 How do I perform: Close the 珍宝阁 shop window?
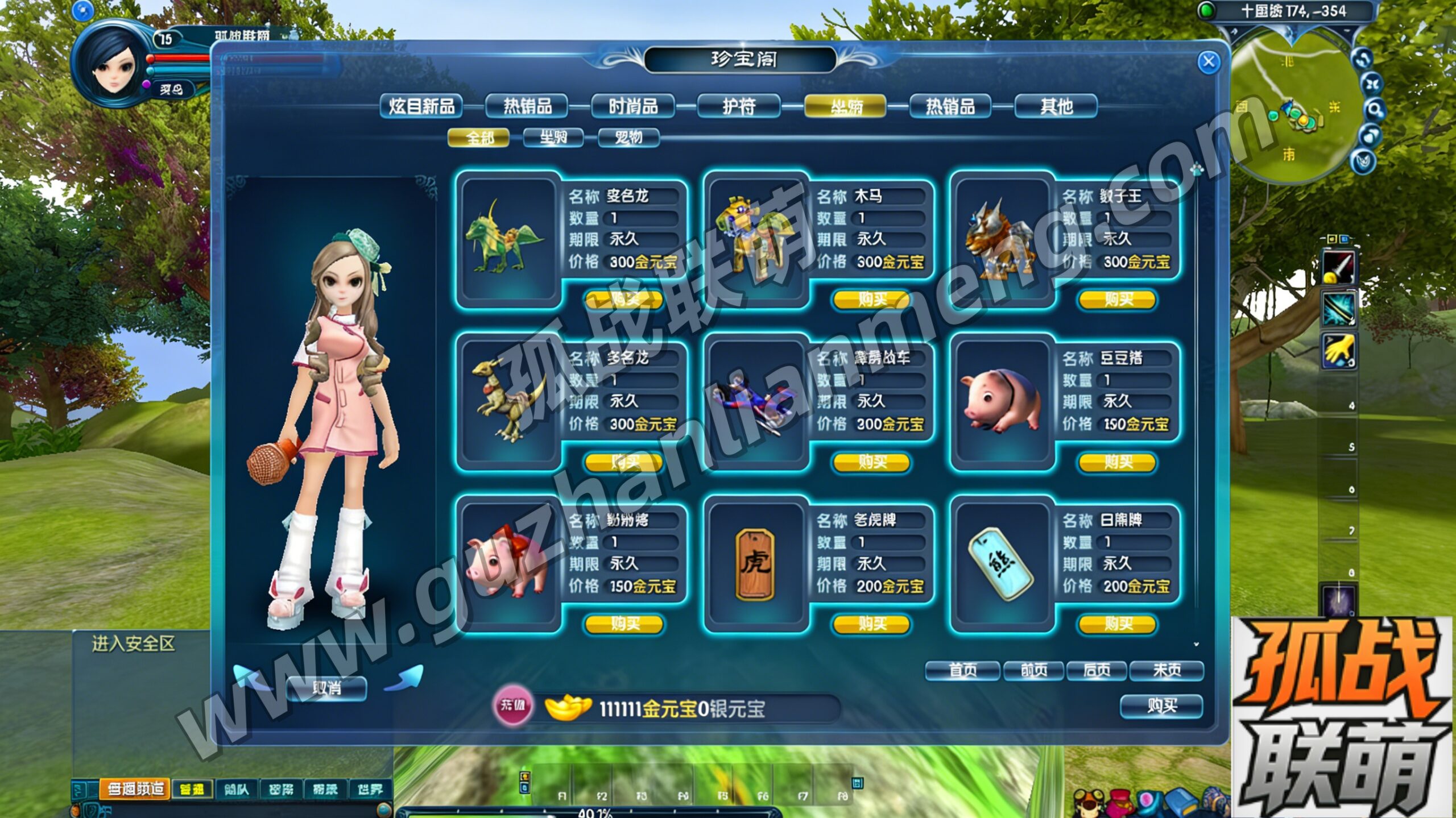click(1208, 62)
